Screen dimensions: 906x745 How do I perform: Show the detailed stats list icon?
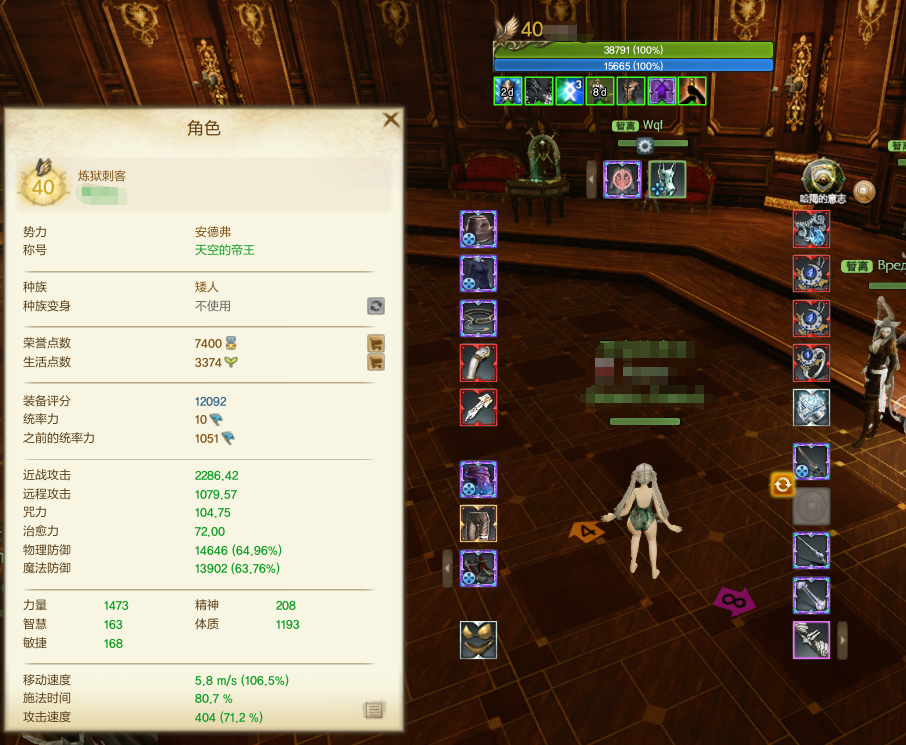pos(373,710)
